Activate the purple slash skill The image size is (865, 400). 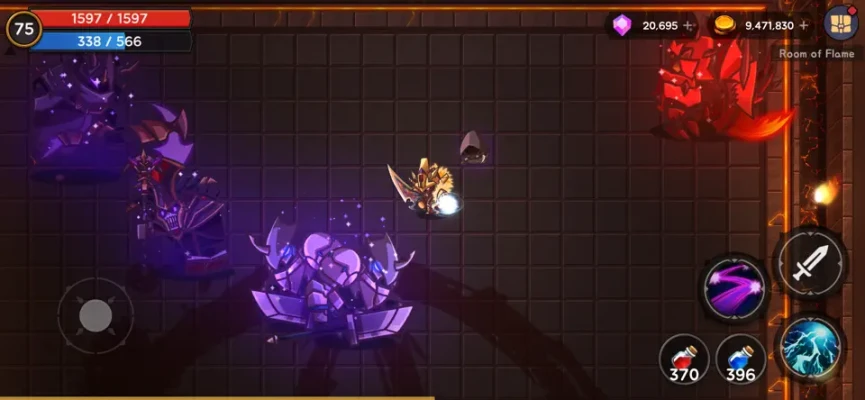[735, 290]
